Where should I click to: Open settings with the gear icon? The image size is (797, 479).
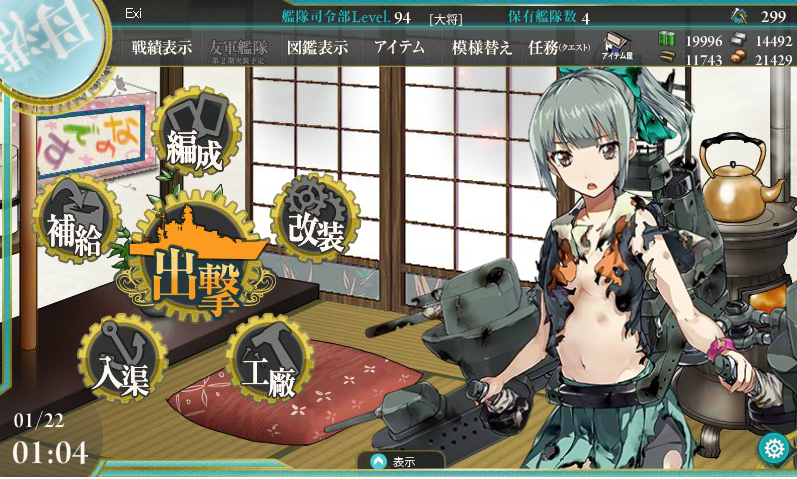(773, 448)
